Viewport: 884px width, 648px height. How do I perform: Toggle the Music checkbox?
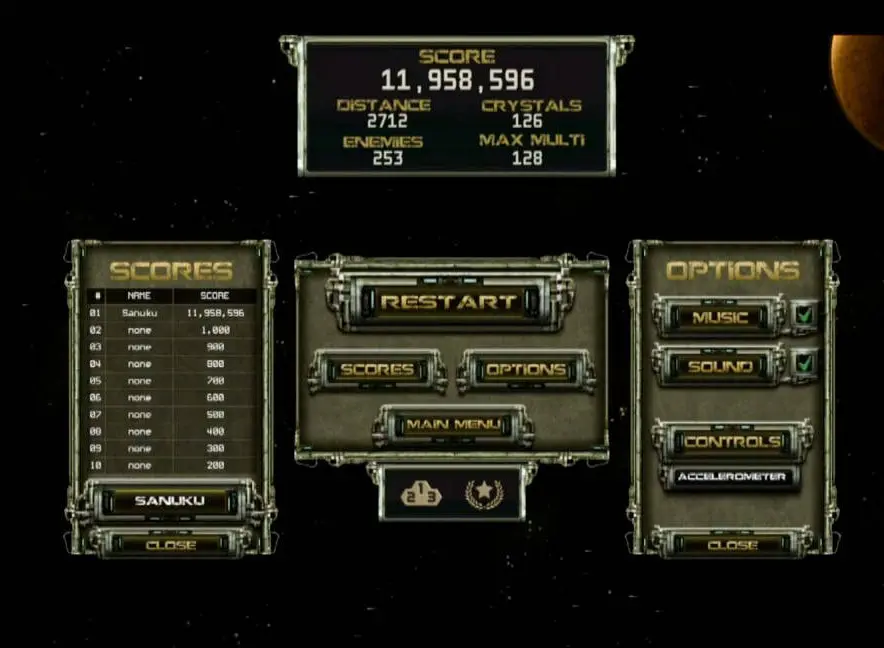(x=805, y=316)
